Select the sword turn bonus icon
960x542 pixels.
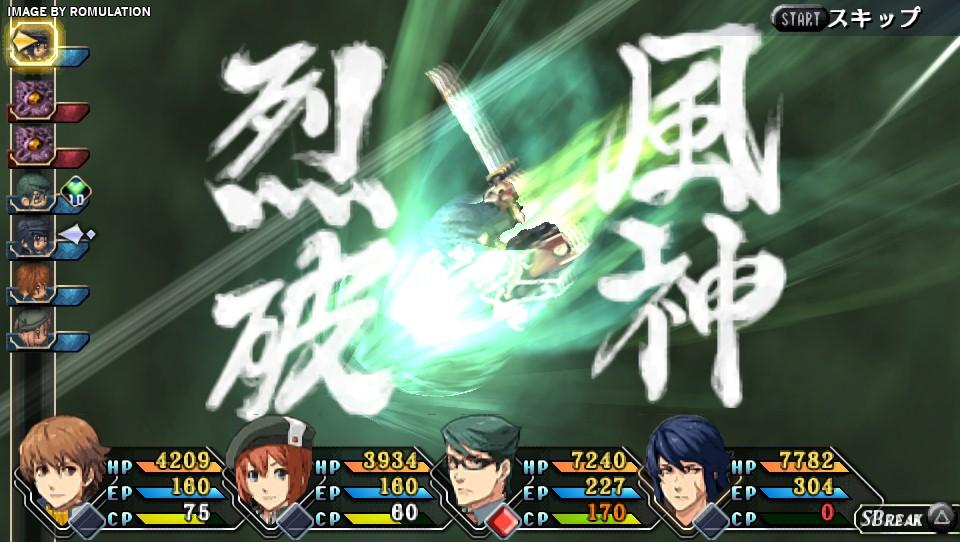pyautogui.click(x=76, y=236)
